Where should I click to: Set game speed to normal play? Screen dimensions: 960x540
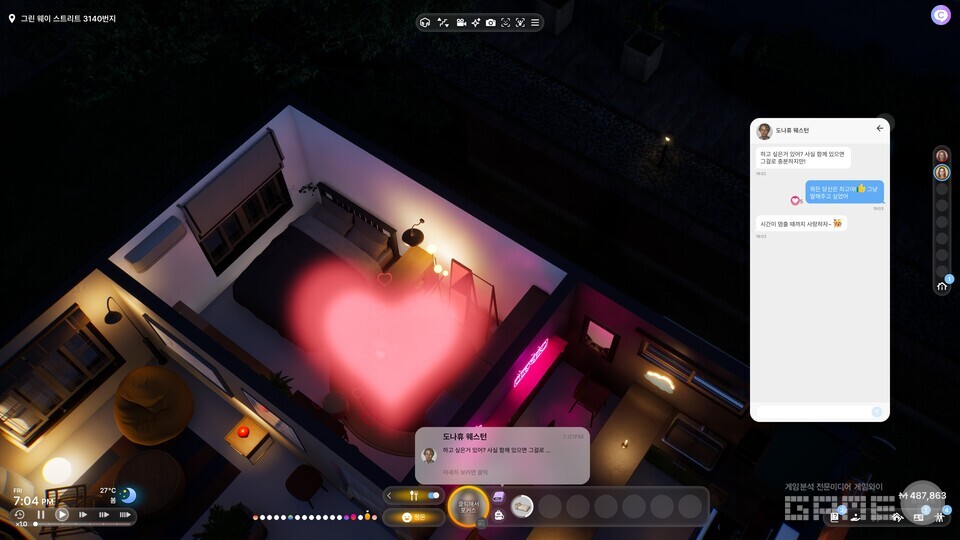(x=62, y=515)
